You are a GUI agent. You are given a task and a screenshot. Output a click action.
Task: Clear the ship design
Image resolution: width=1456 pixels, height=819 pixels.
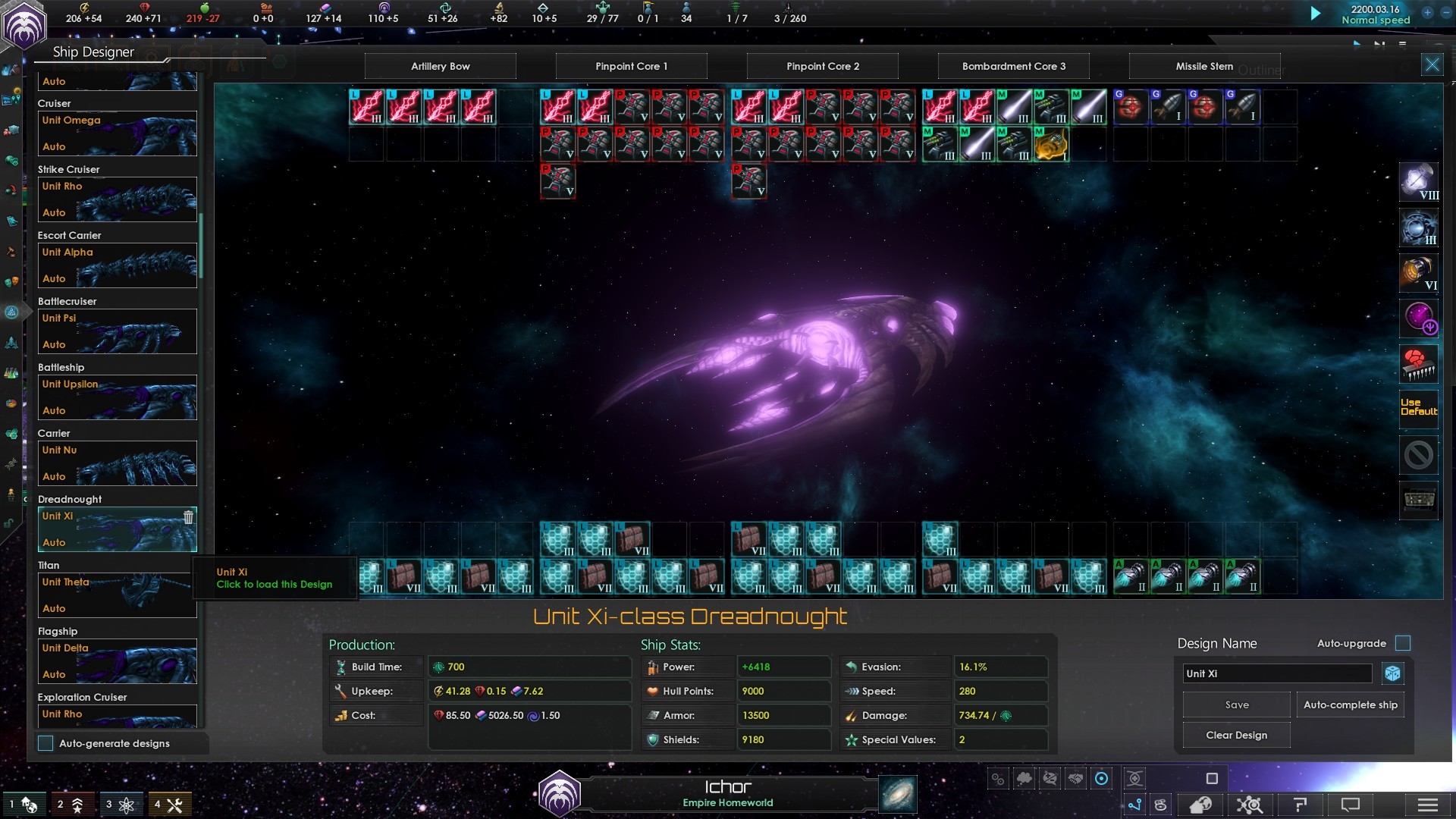(1236, 736)
